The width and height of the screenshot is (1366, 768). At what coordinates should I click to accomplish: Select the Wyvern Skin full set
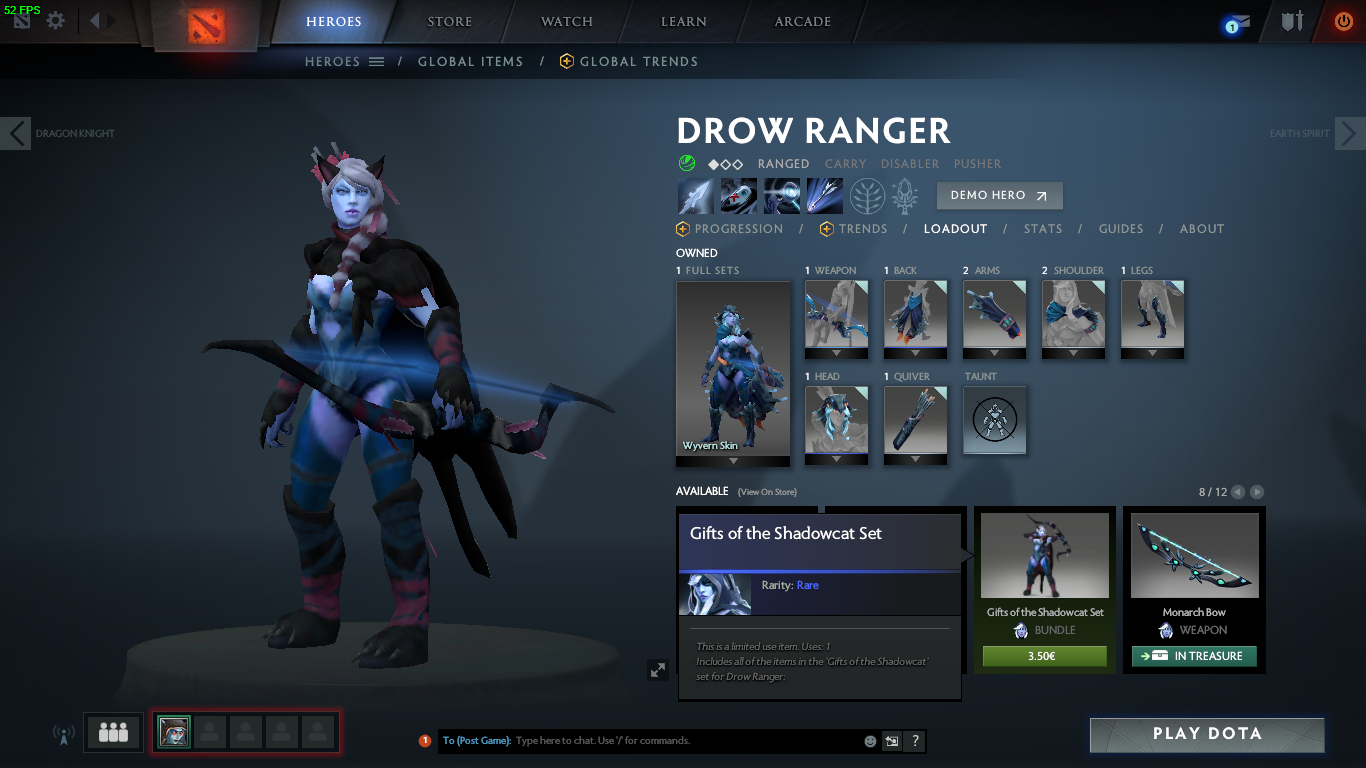pos(733,370)
